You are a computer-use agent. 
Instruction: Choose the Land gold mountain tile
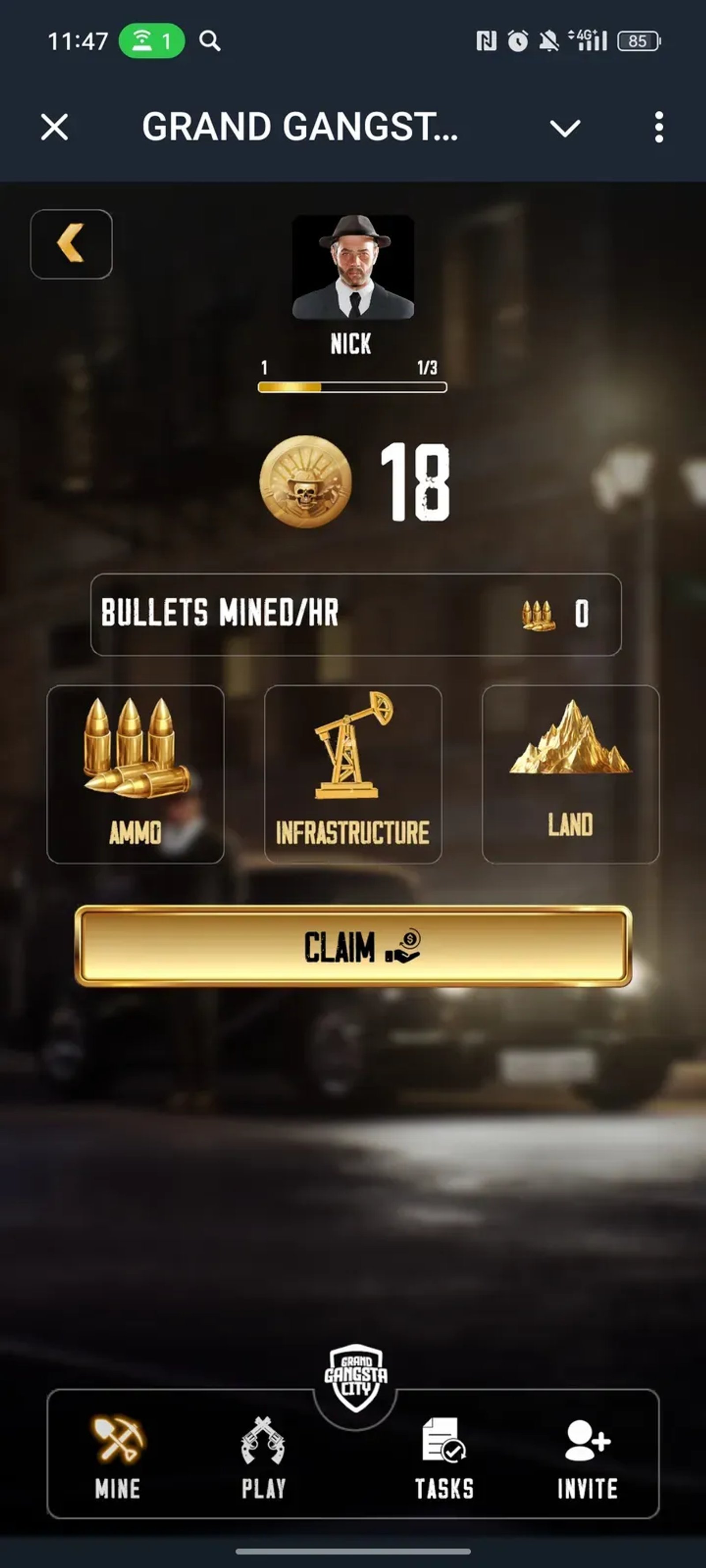(x=570, y=774)
